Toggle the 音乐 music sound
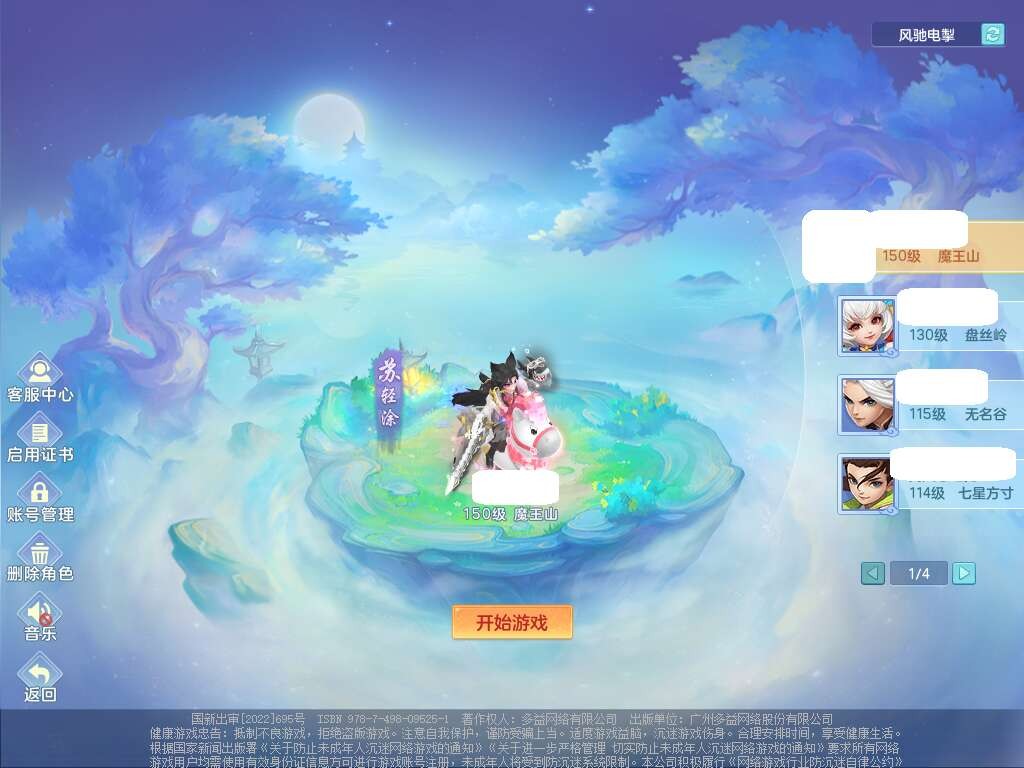The height and width of the screenshot is (768, 1024). tap(40, 616)
